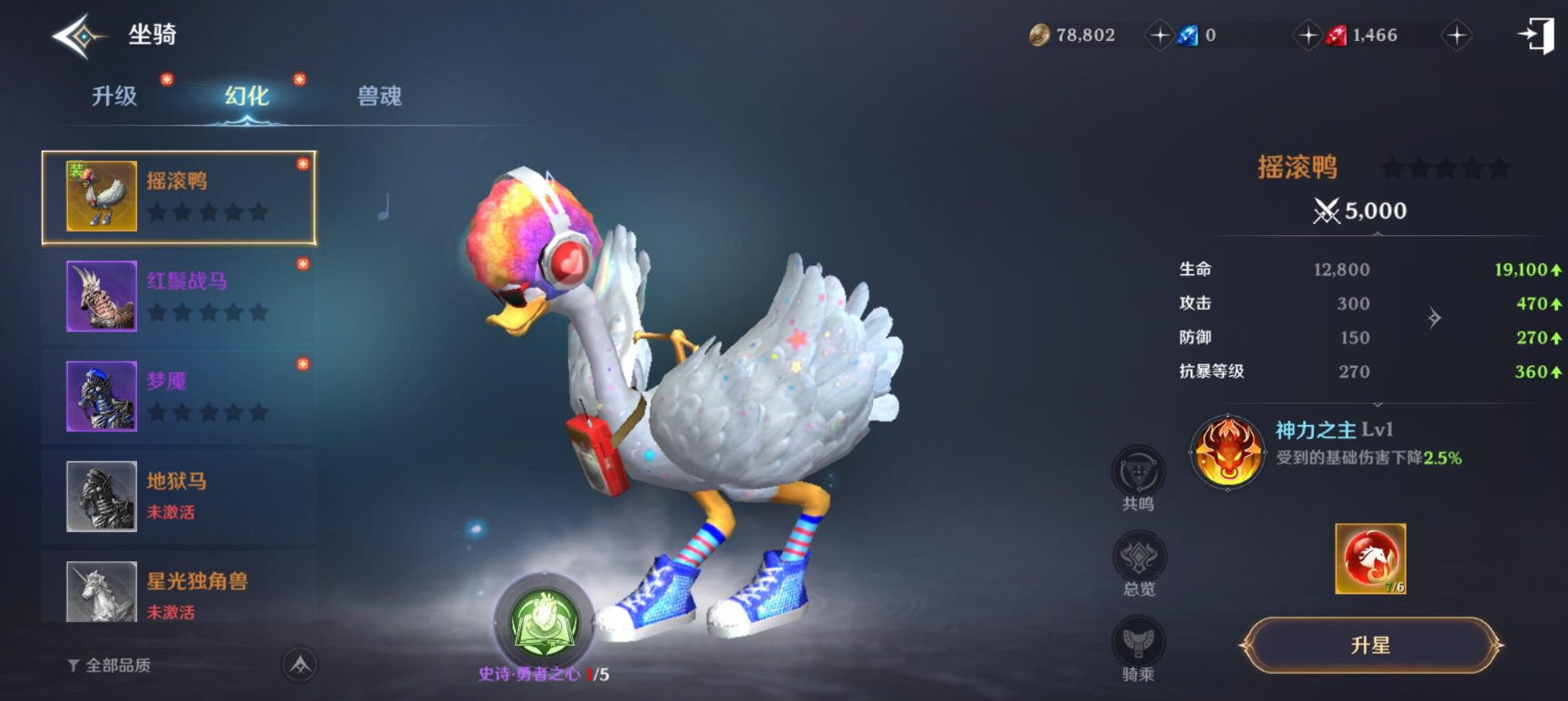Select the 摇滚鸭 mount entry
Image resolution: width=1568 pixels, height=701 pixels.
179,197
